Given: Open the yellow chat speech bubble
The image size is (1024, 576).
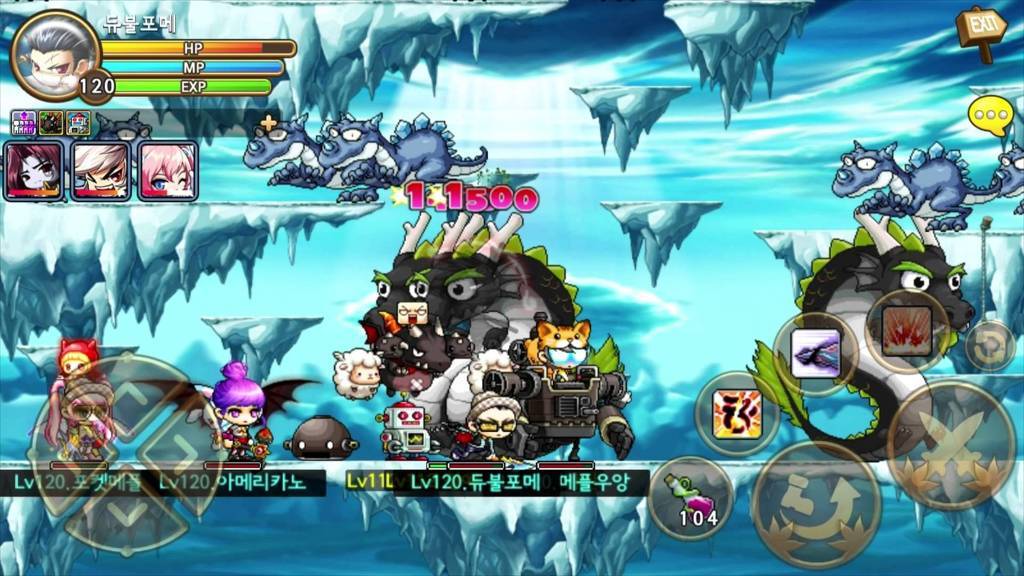Looking at the screenshot, I should pos(991,117).
